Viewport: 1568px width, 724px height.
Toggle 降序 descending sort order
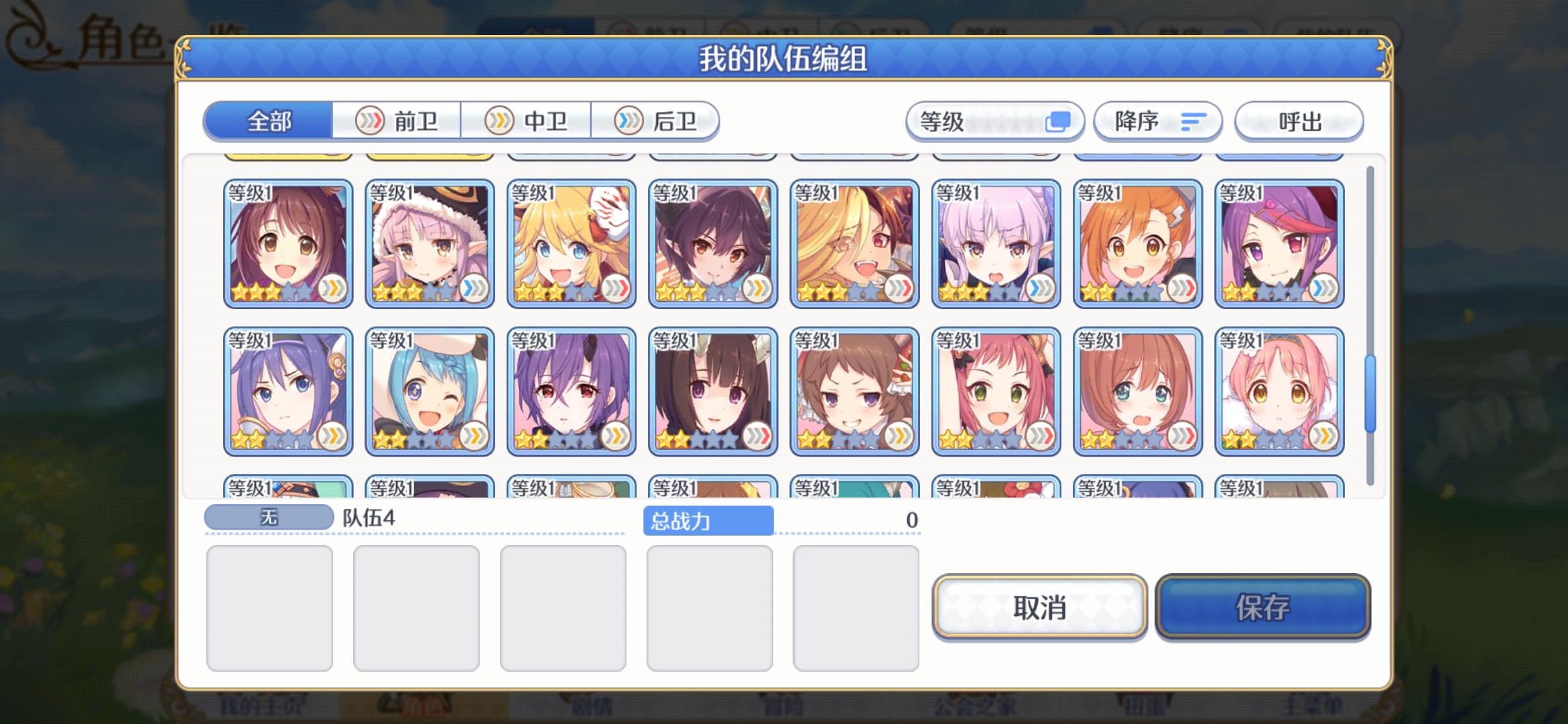[x=1157, y=121]
